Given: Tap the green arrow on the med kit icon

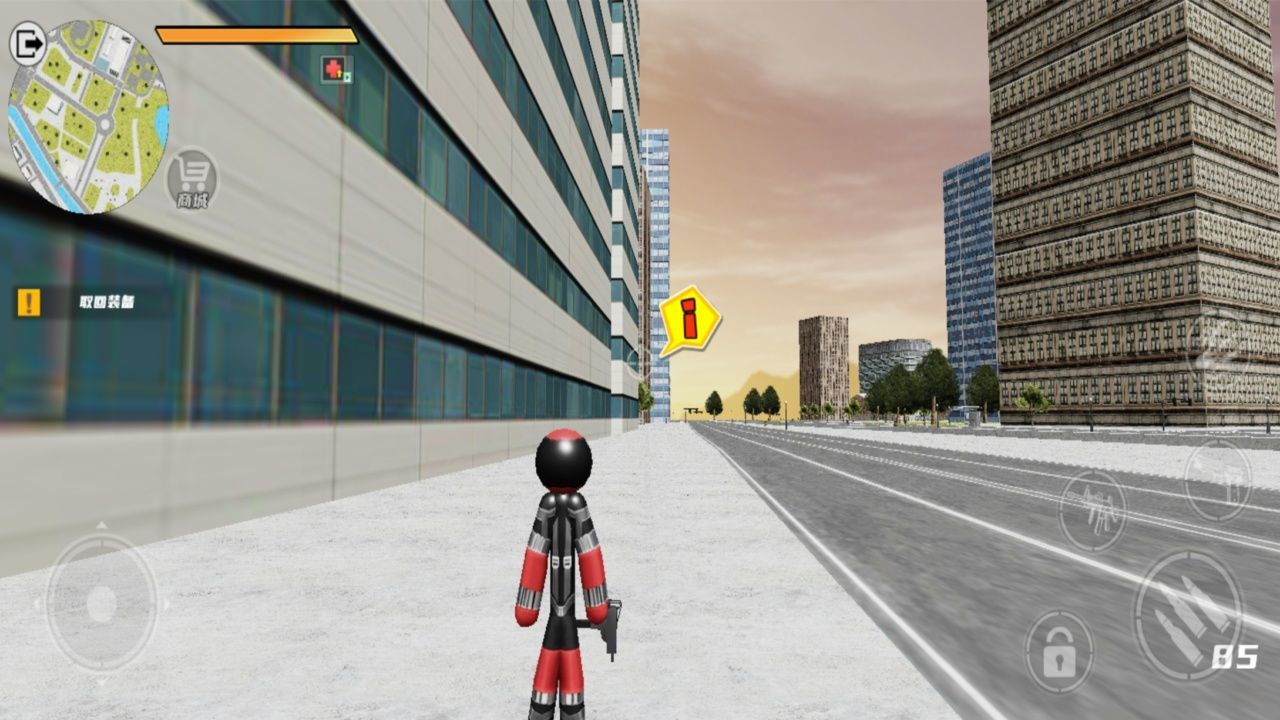Looking at the screenshot, I should [347, 76].
